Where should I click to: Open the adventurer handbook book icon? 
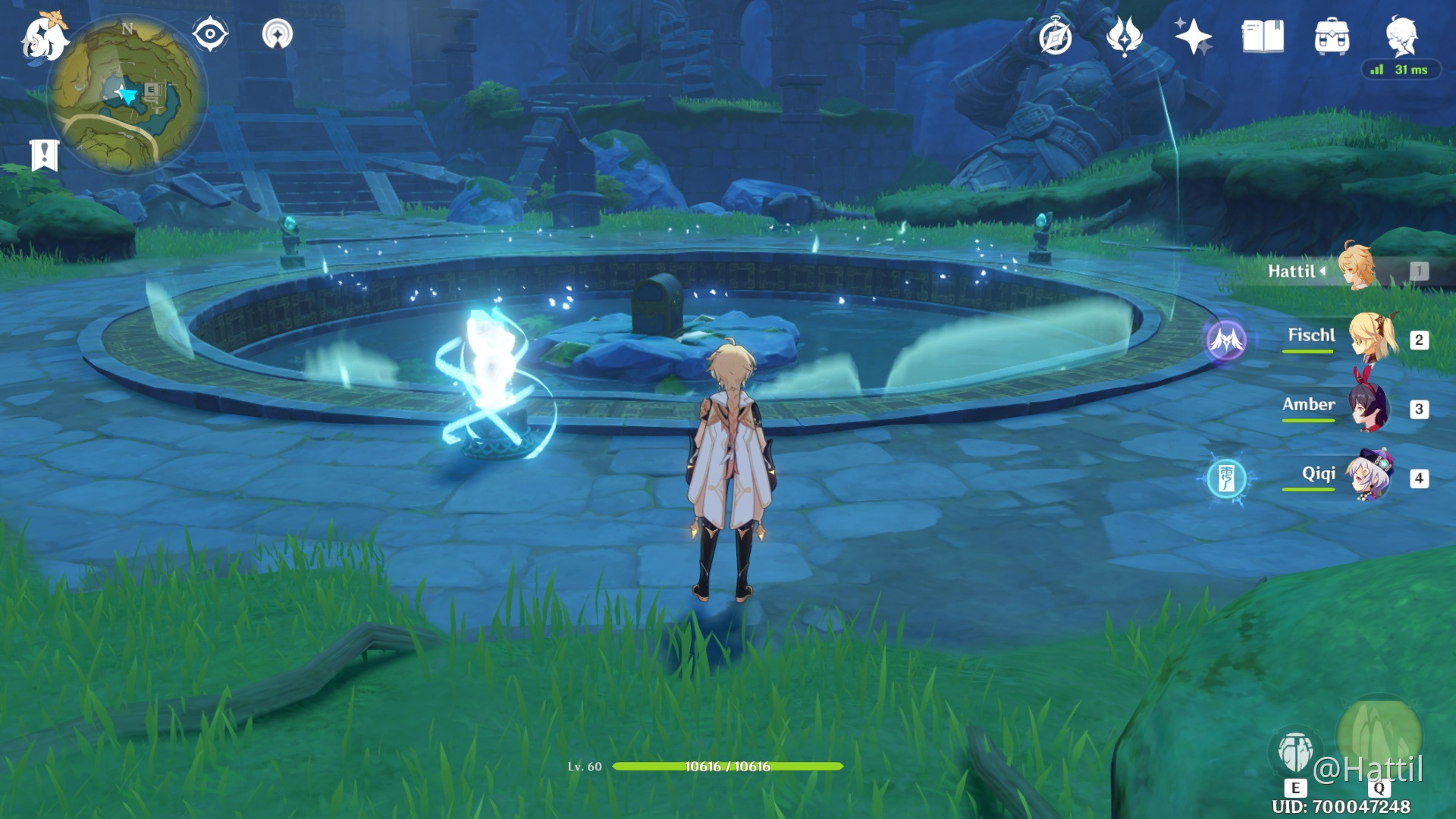click(x=1263, y=36)
